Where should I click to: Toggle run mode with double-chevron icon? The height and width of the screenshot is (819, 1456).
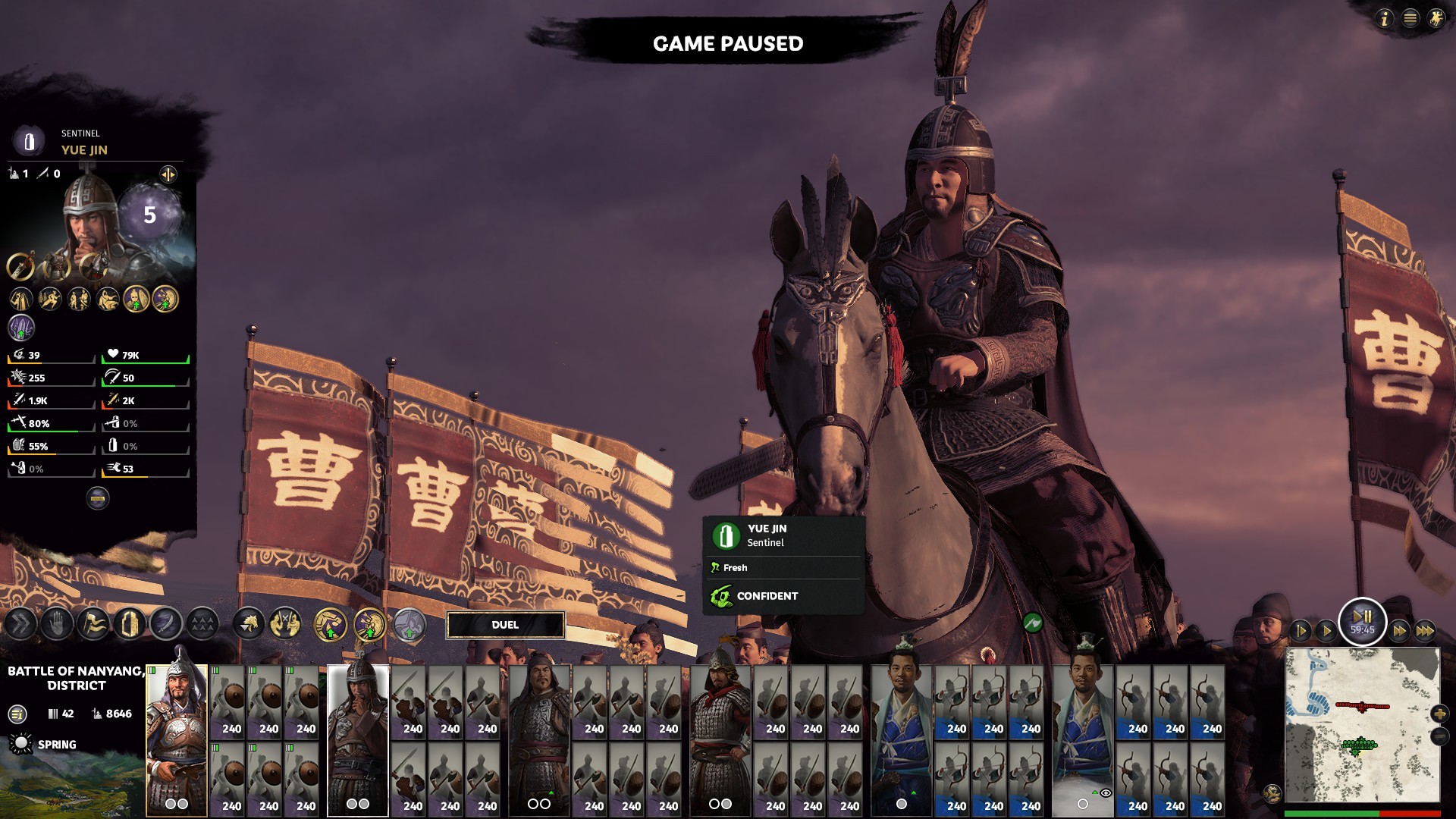[x=20, y=624]
